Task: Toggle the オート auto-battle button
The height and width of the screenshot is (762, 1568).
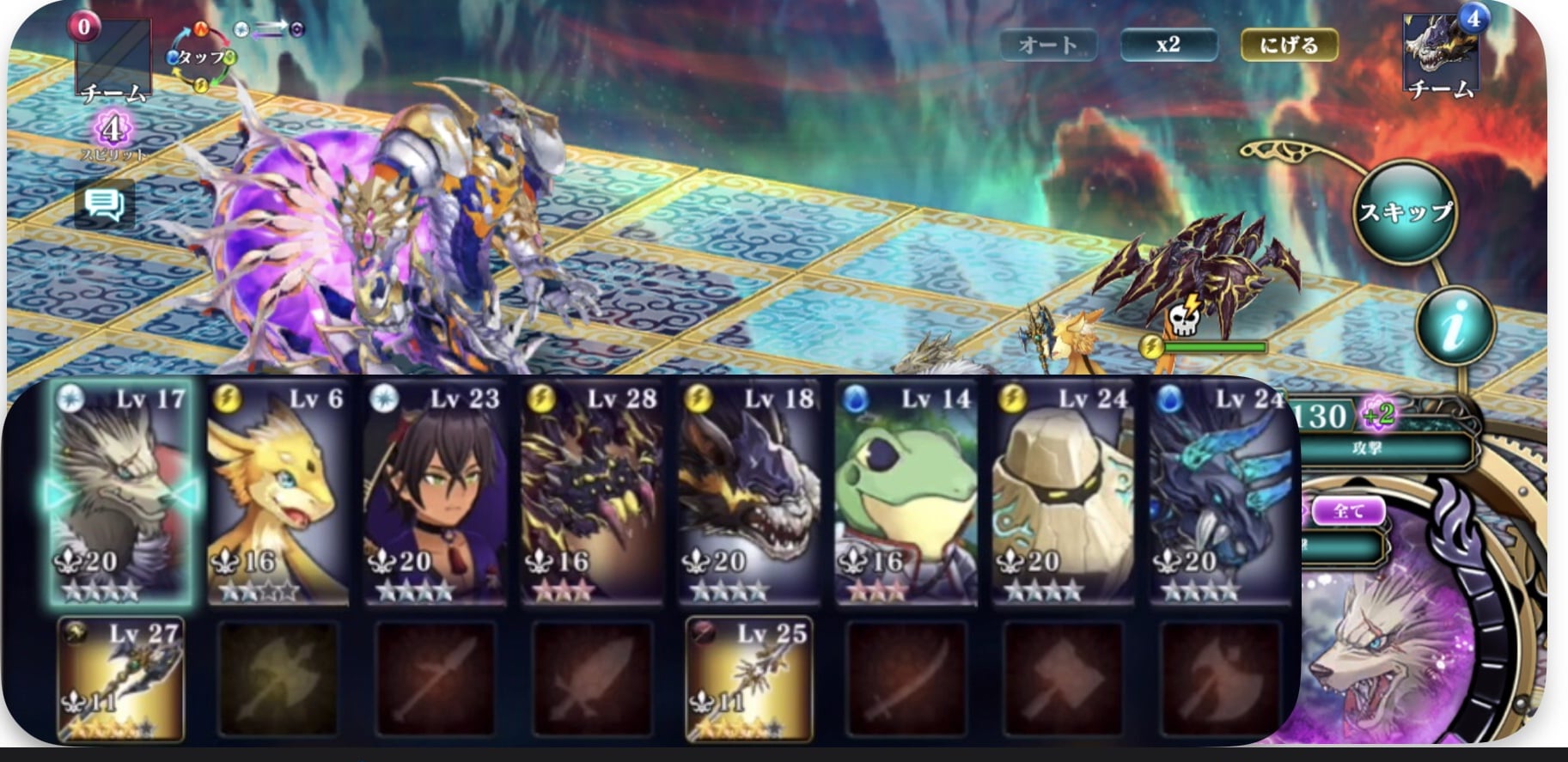Action: (1048, 45)
